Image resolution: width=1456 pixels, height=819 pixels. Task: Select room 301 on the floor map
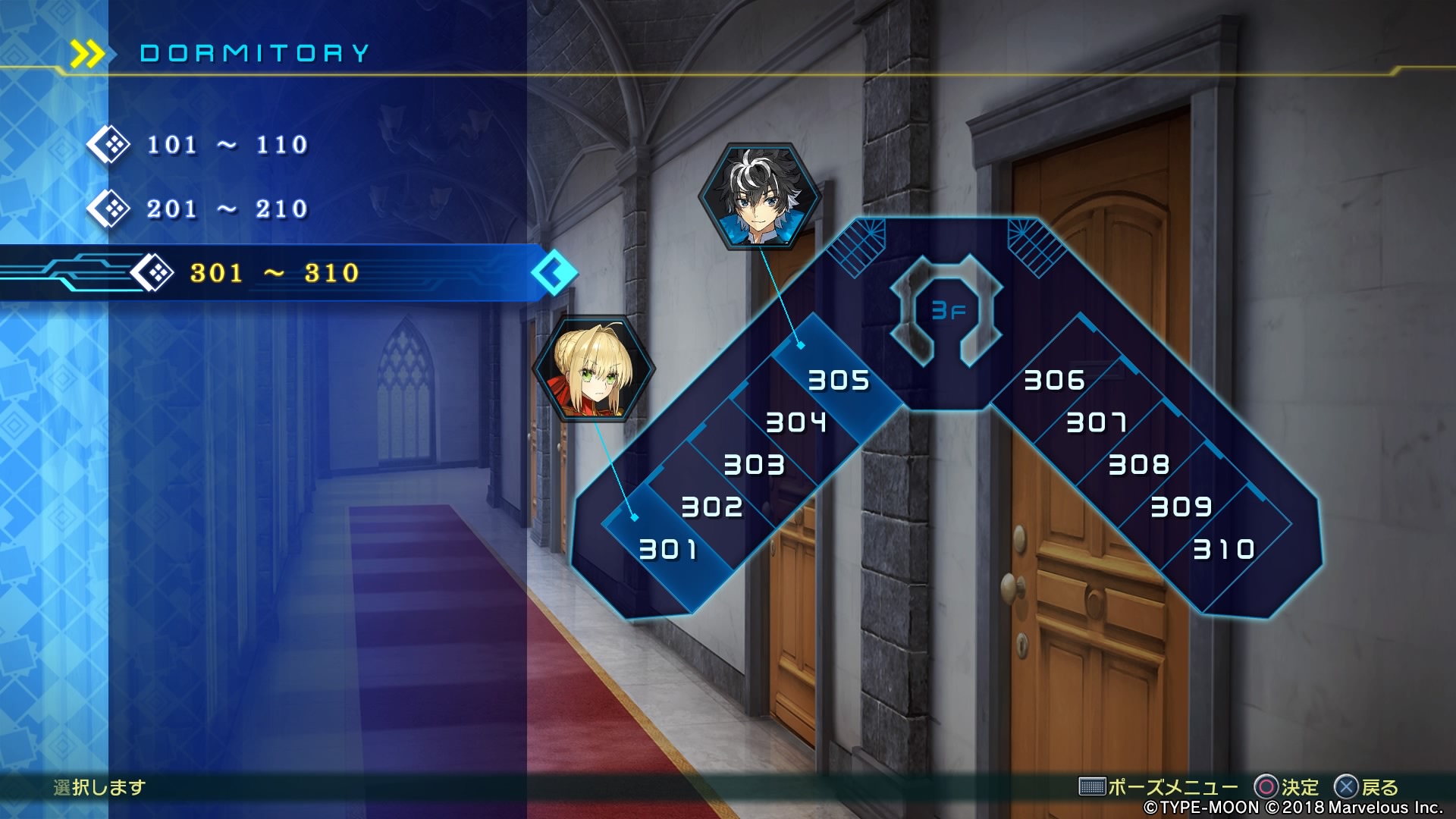pos(668,549)
